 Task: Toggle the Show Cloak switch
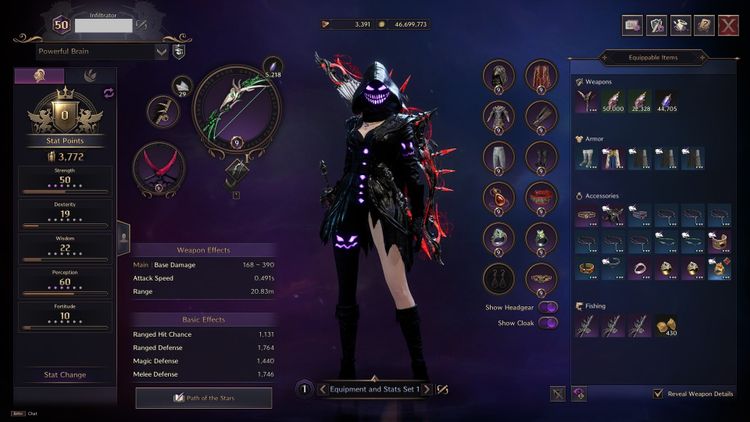pyautogui.click(x=548, y=323)
